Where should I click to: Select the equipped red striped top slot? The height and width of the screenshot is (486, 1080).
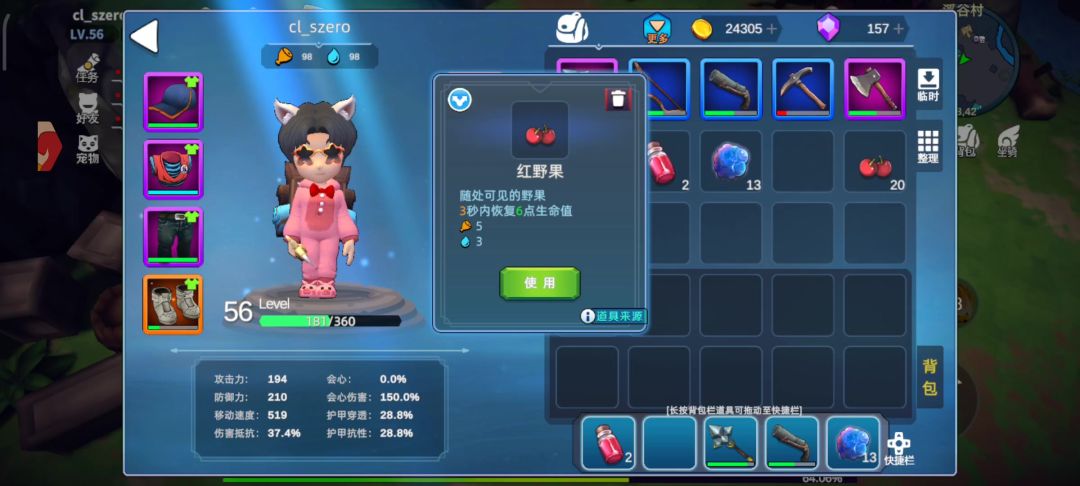tap(173, 169)
